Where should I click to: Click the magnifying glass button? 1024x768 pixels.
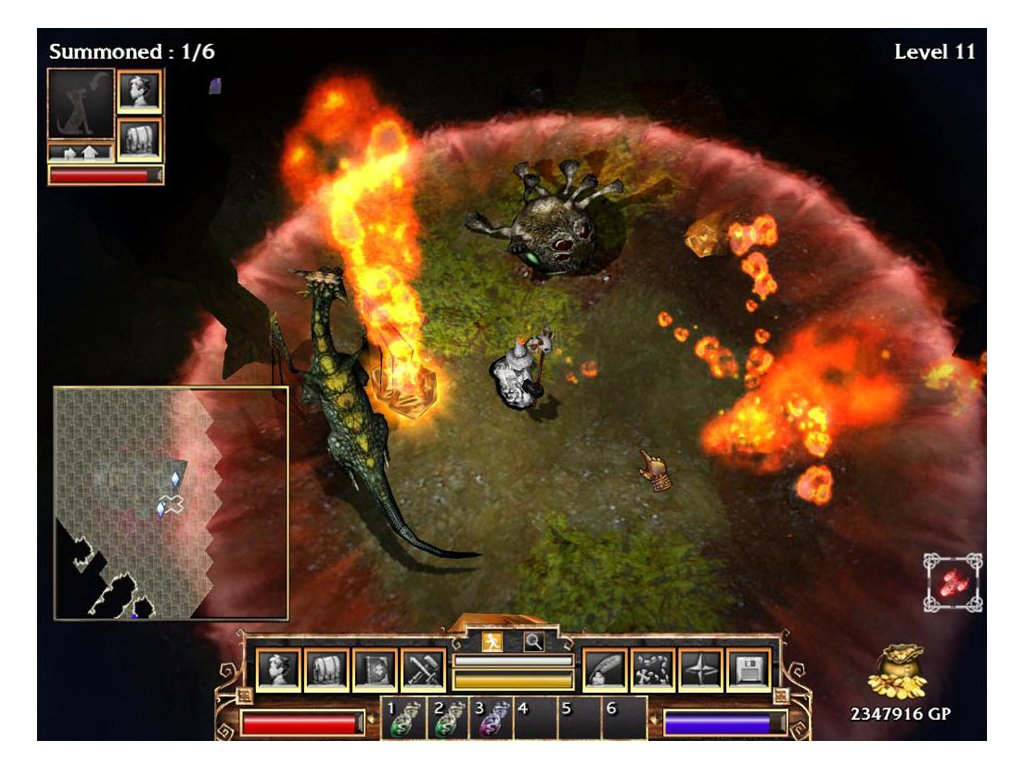click(535, 642)
